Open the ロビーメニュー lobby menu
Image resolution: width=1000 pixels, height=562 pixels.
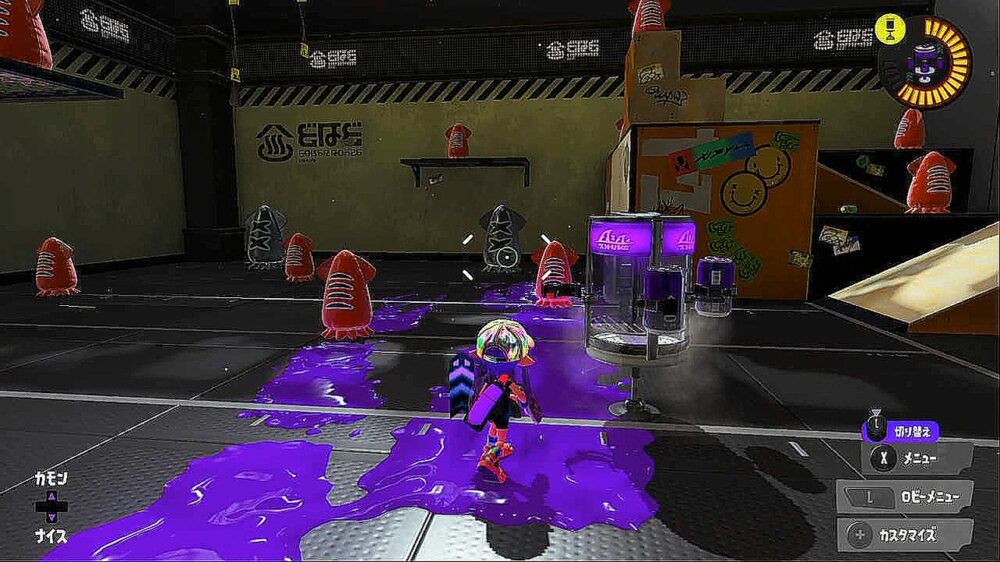click(x=904, y=497)
